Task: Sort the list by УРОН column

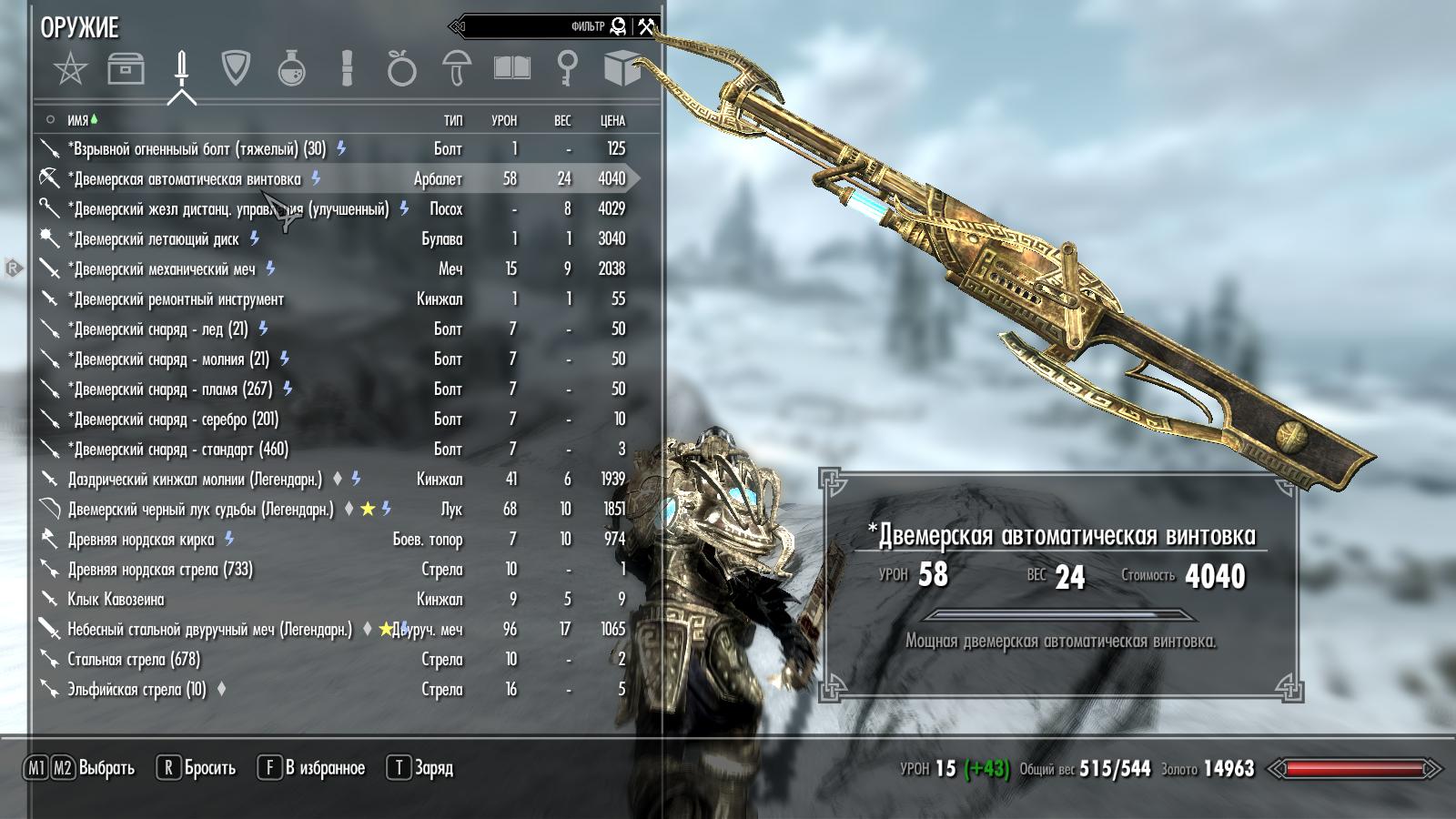Action: point(504,120)
